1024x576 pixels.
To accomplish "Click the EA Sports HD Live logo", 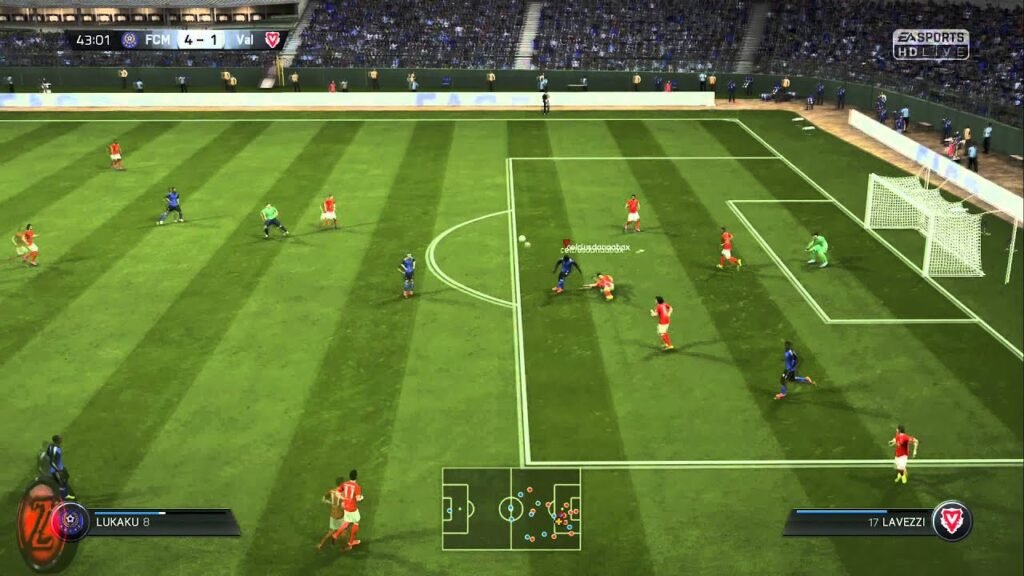I will click(930, 44).
